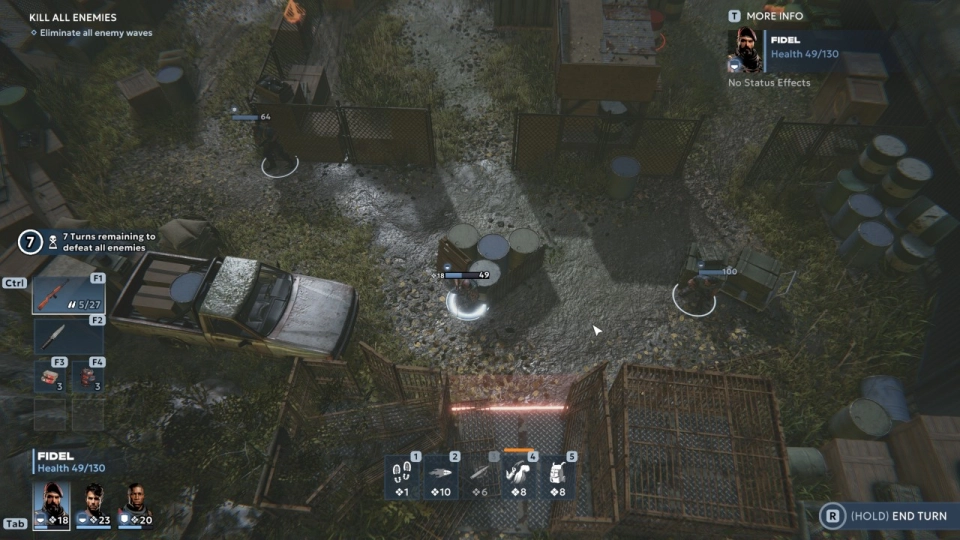The height and width of the screenshot is (540, 960).
Task: Open More Info for Fidel
Action: coord(767,16)
